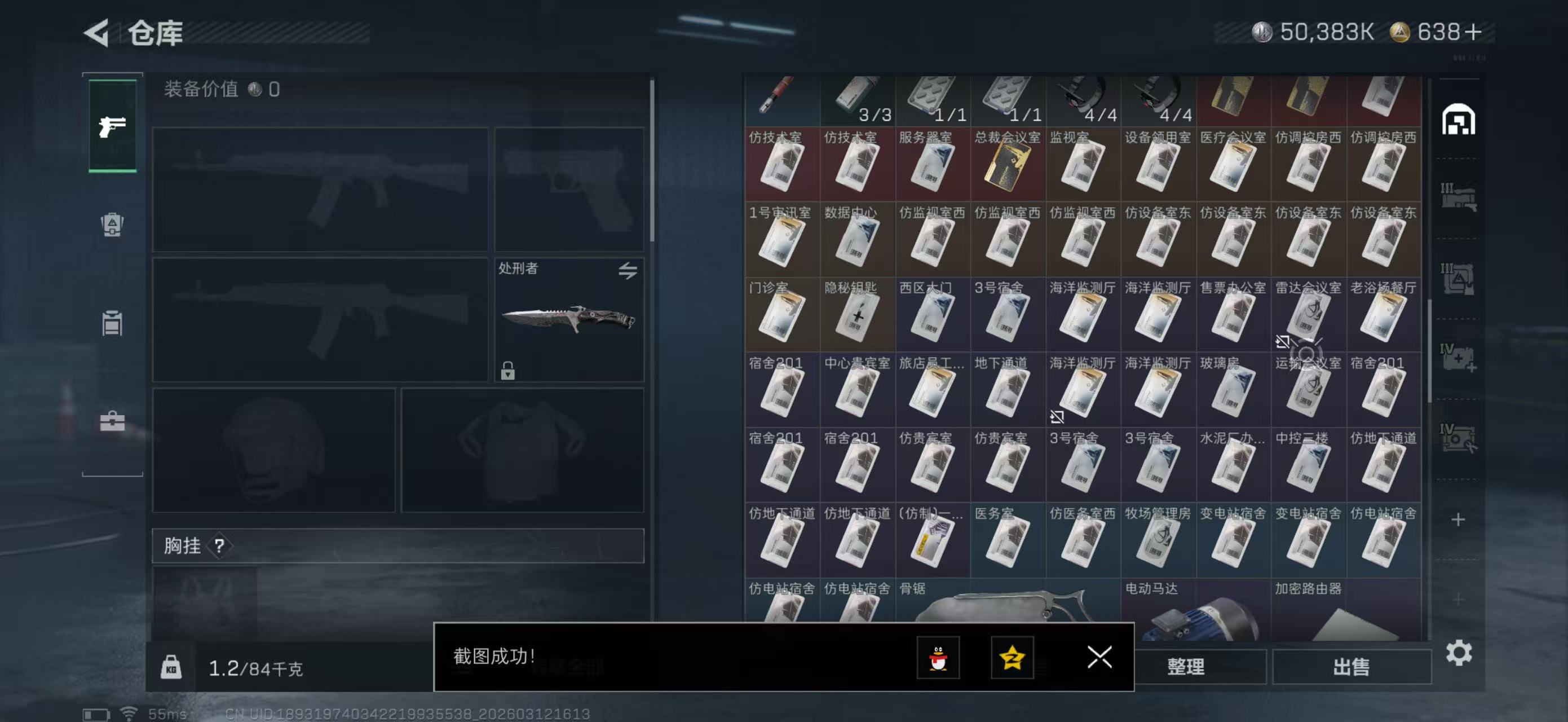Screen dimensions: 1568x722
Task: Switch to the pistol weapons tab
Action: (x=113, y=126)
